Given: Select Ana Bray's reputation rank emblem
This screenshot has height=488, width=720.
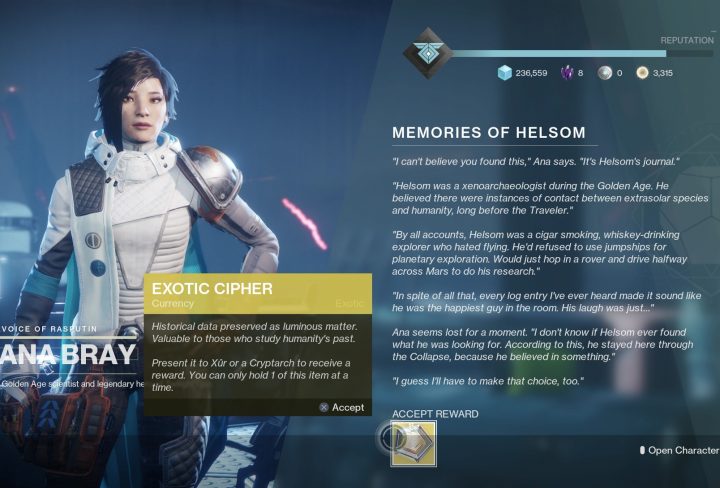Looking at the screenshot, I should (427, 51).
